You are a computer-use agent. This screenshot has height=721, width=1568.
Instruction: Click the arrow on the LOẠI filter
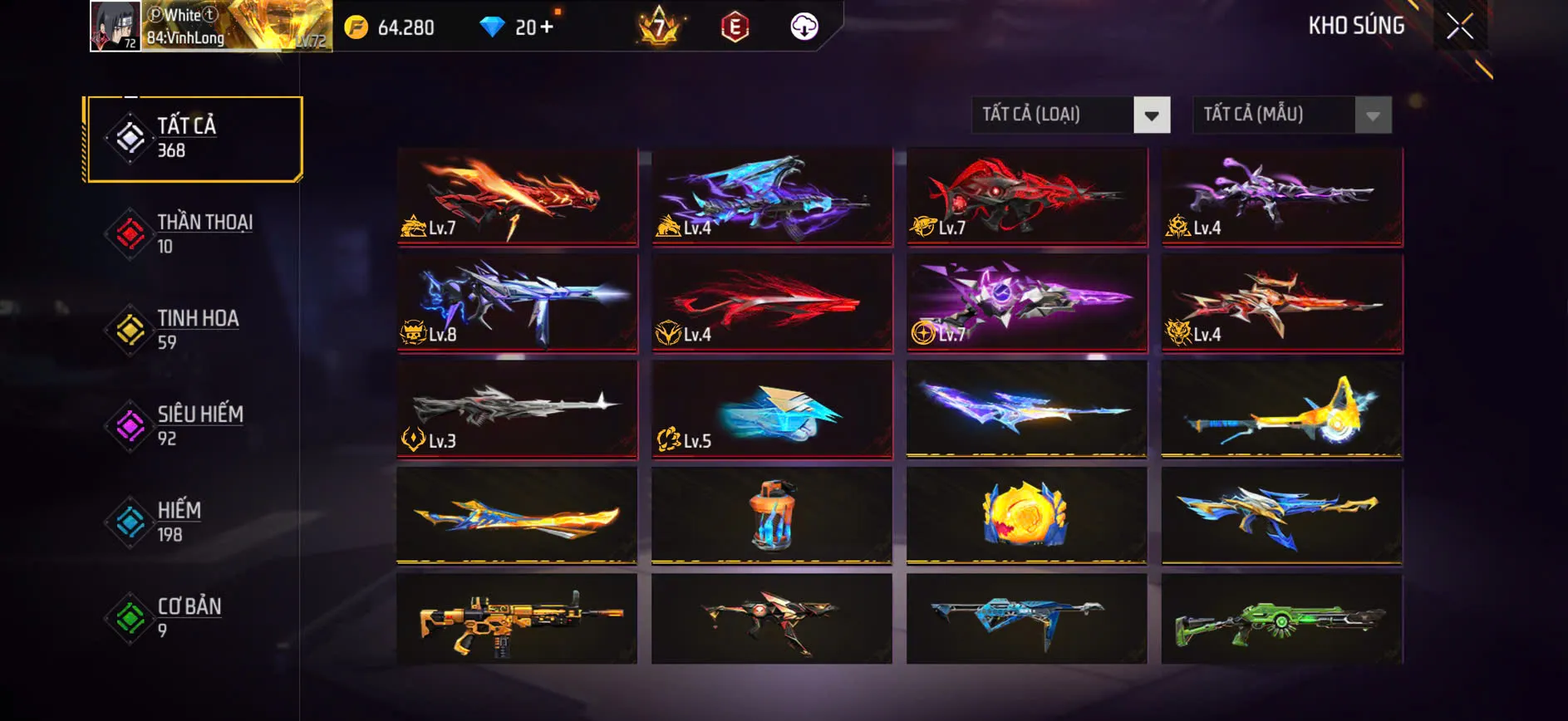[1151, 115]
